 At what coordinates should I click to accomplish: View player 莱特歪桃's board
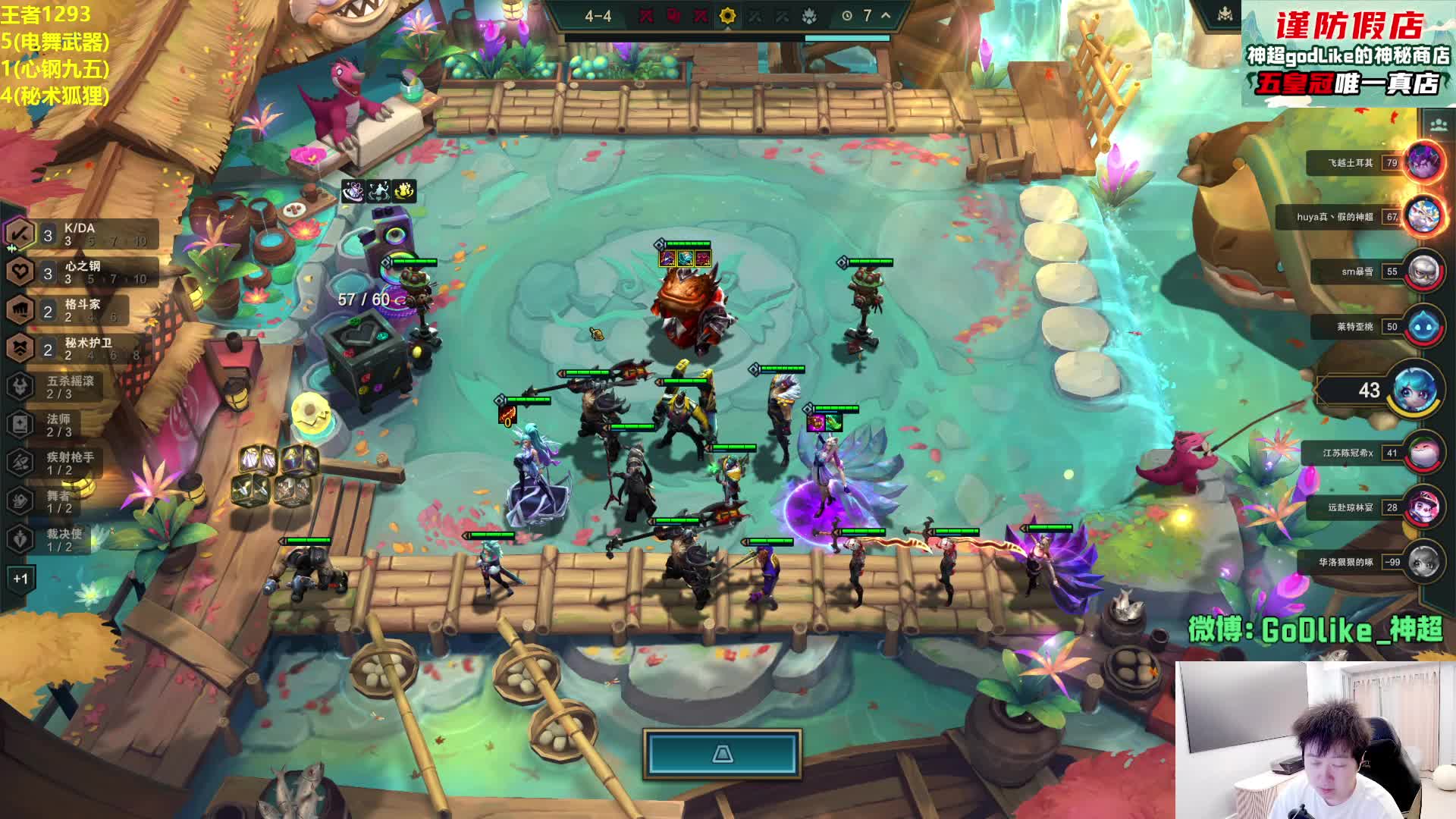pos(1423,326)
